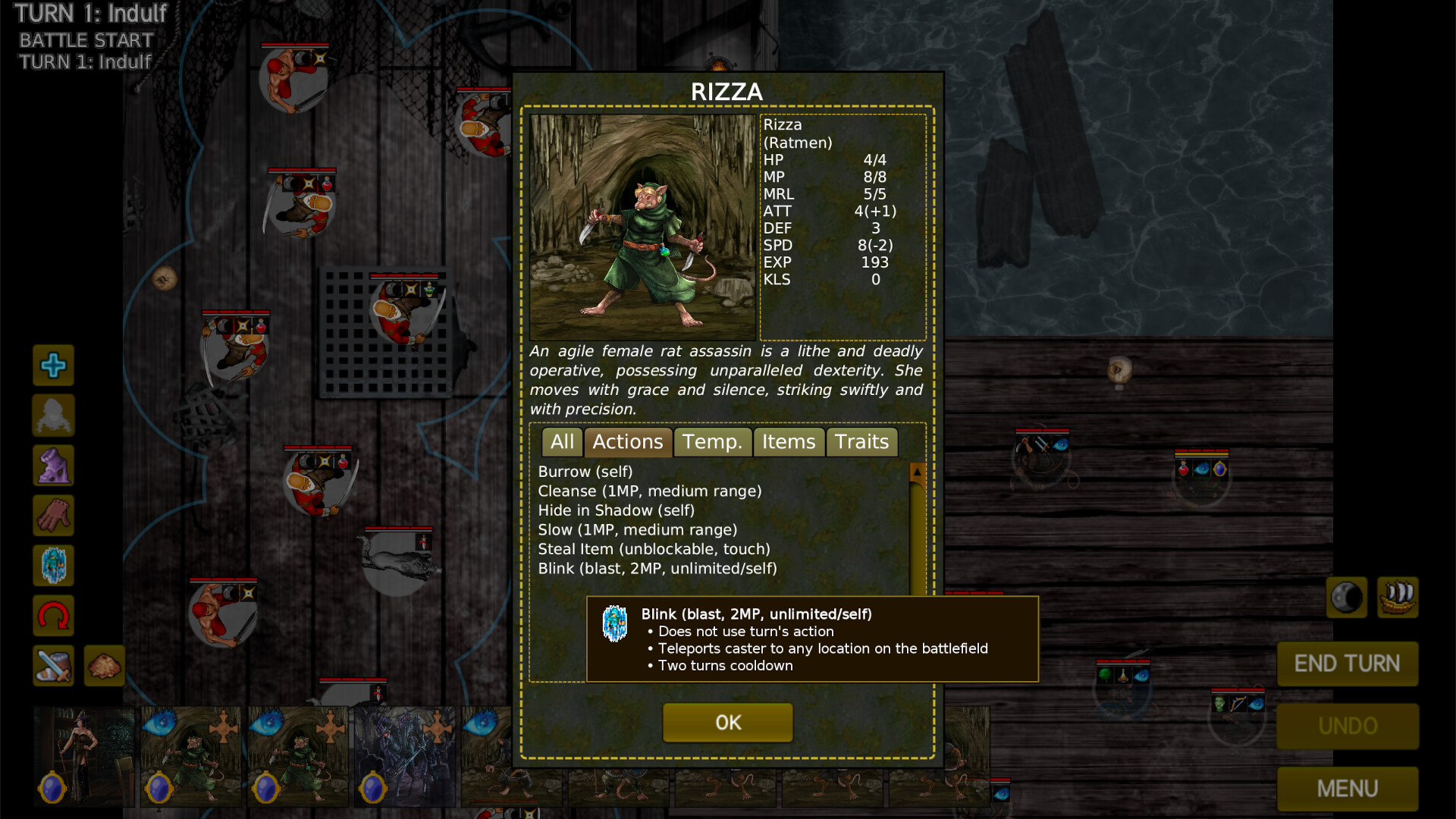1456x819 pixels.
Task: Switch to the All abilities tab
Action: pos(562,442)
